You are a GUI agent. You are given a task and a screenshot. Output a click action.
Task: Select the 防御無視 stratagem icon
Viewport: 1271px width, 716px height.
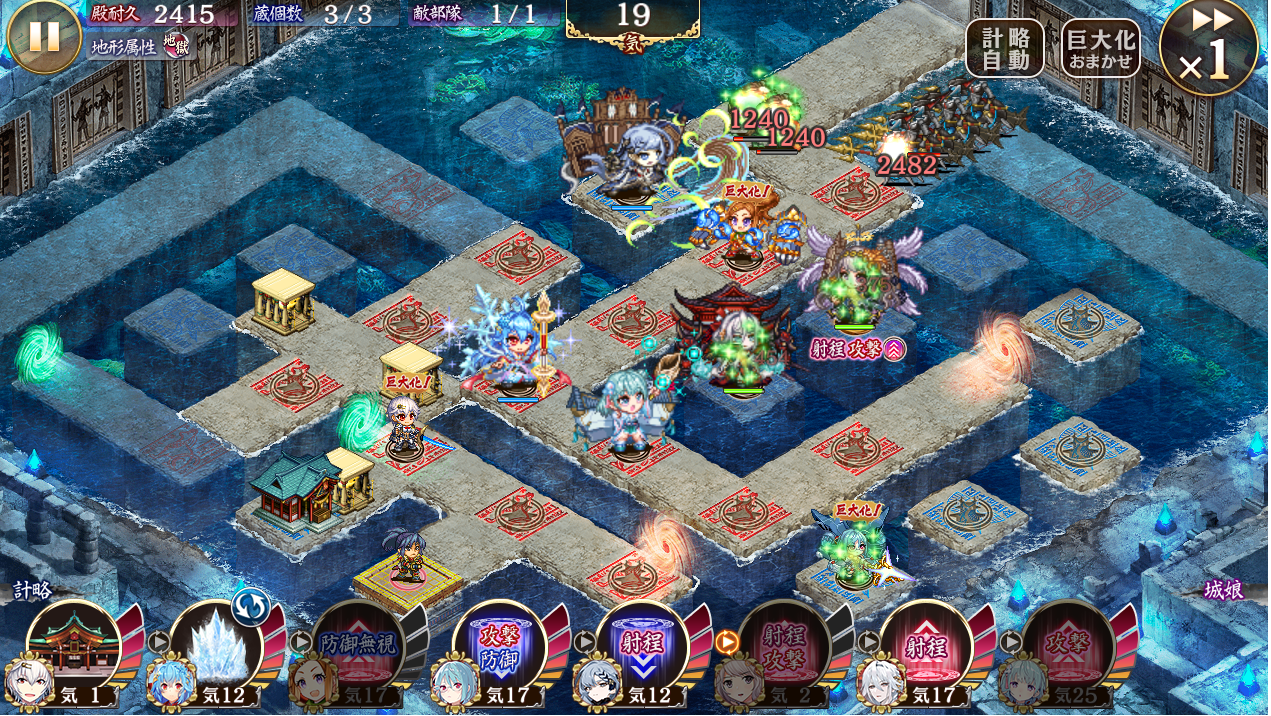(x=357, y=646)
